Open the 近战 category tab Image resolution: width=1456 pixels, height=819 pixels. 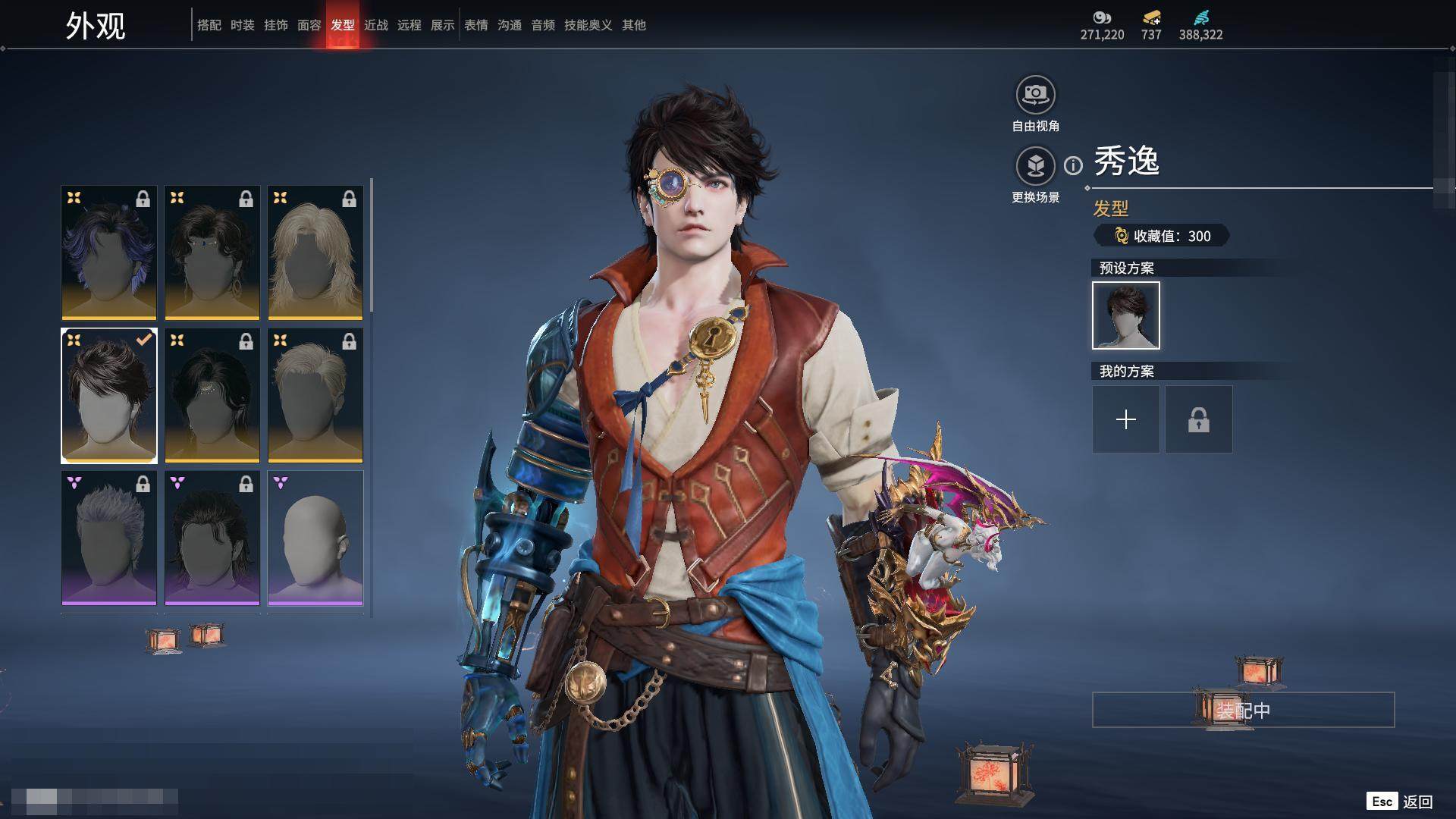point(376,25)
